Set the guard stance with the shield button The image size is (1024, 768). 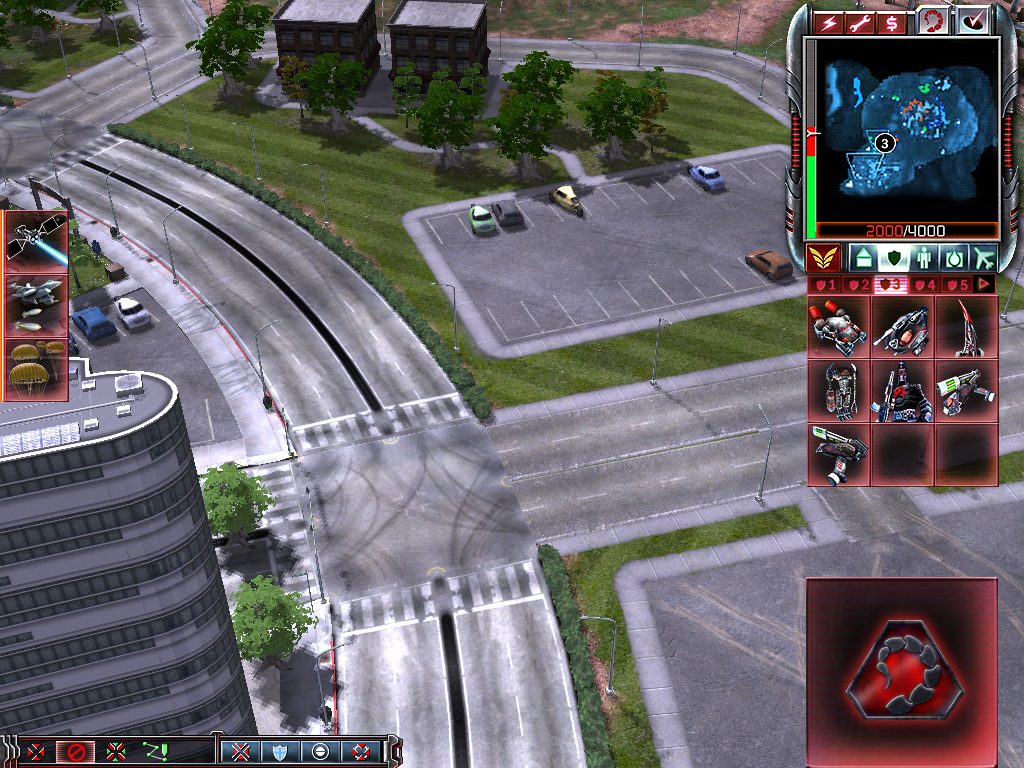279,752
